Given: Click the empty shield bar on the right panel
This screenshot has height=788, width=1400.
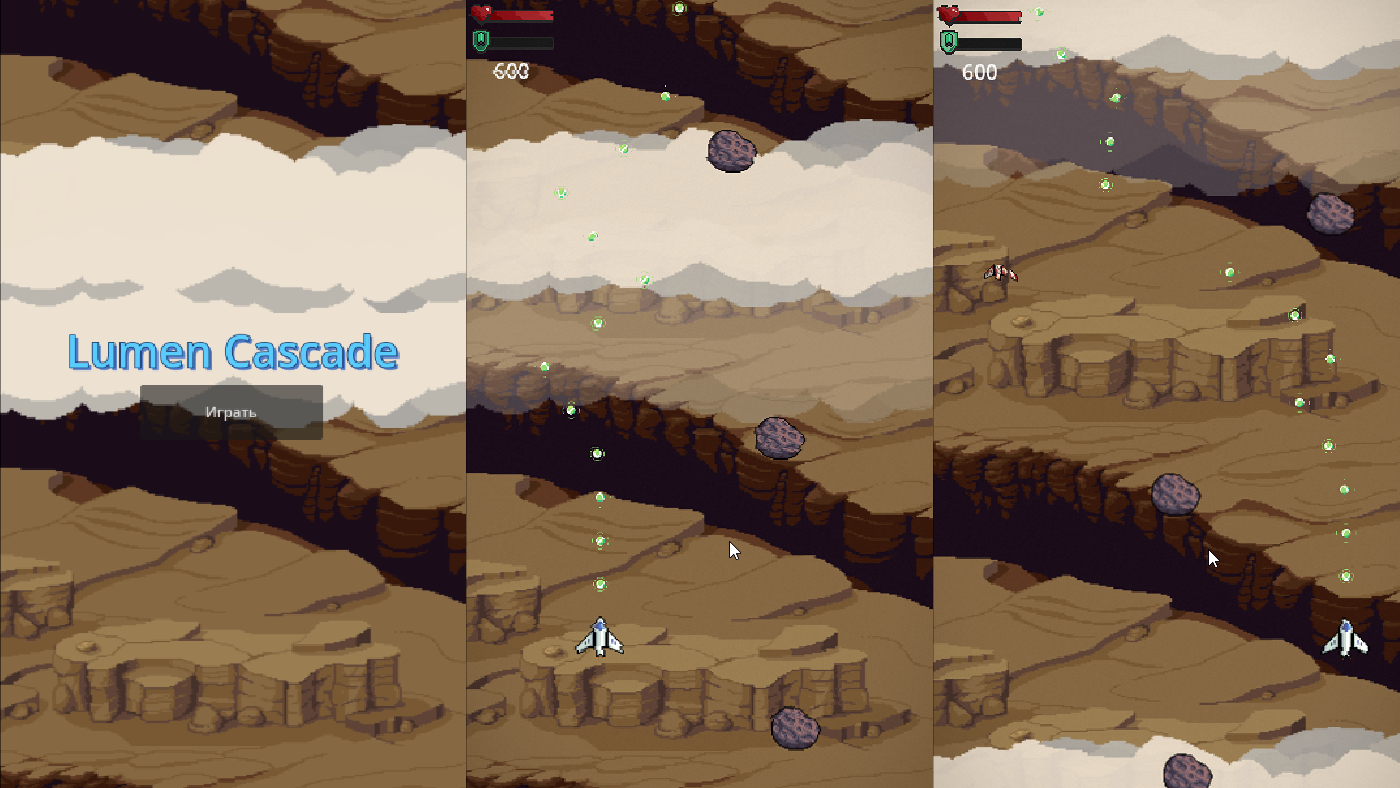Looking at the screenshot, I should coord(990,44).
